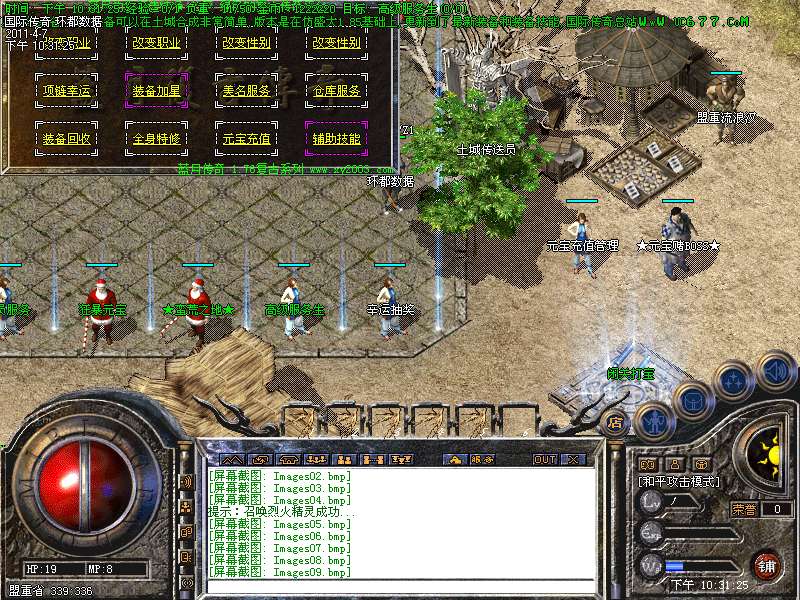Click the OUT button above chat

click(x=544, y=459)
